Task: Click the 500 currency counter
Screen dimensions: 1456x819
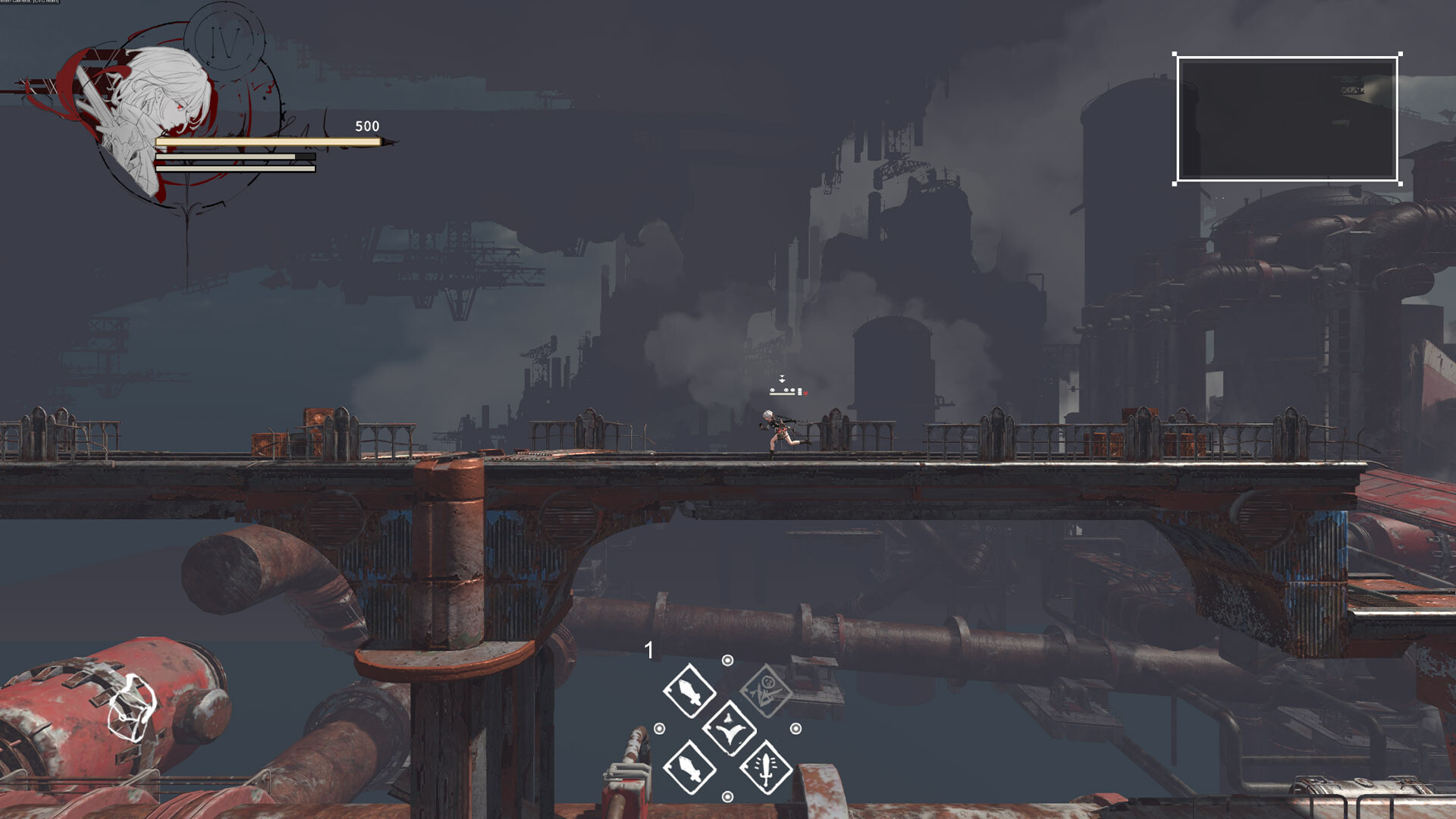Action: point(366,125)
